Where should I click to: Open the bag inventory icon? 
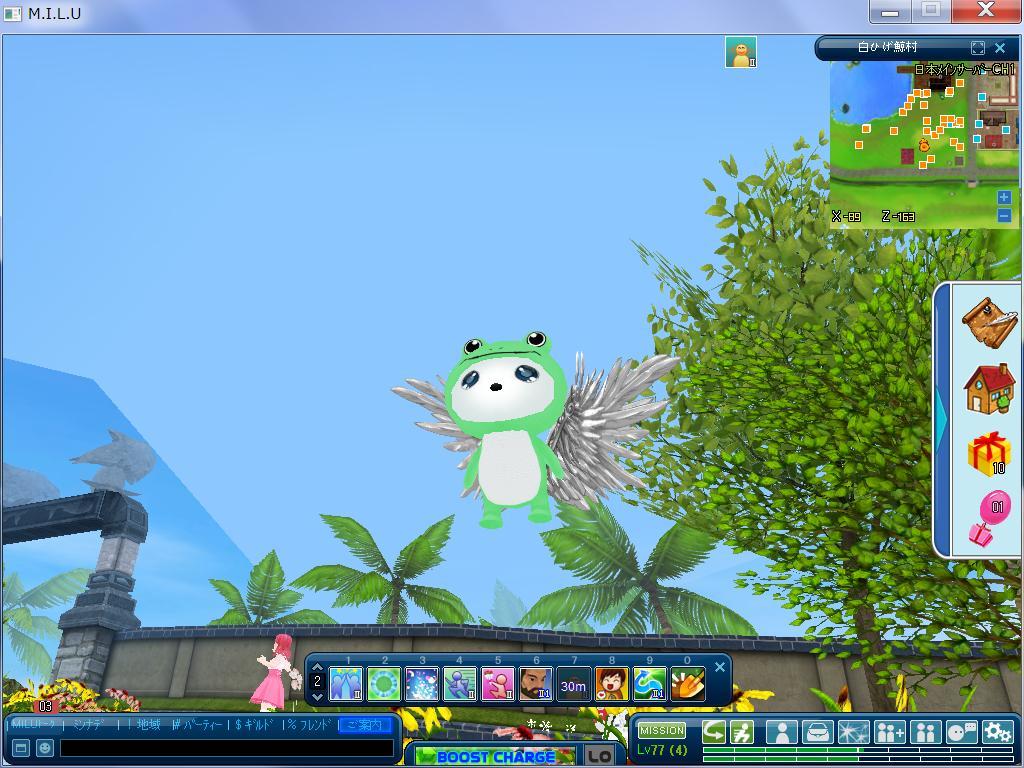pos(817,732)
